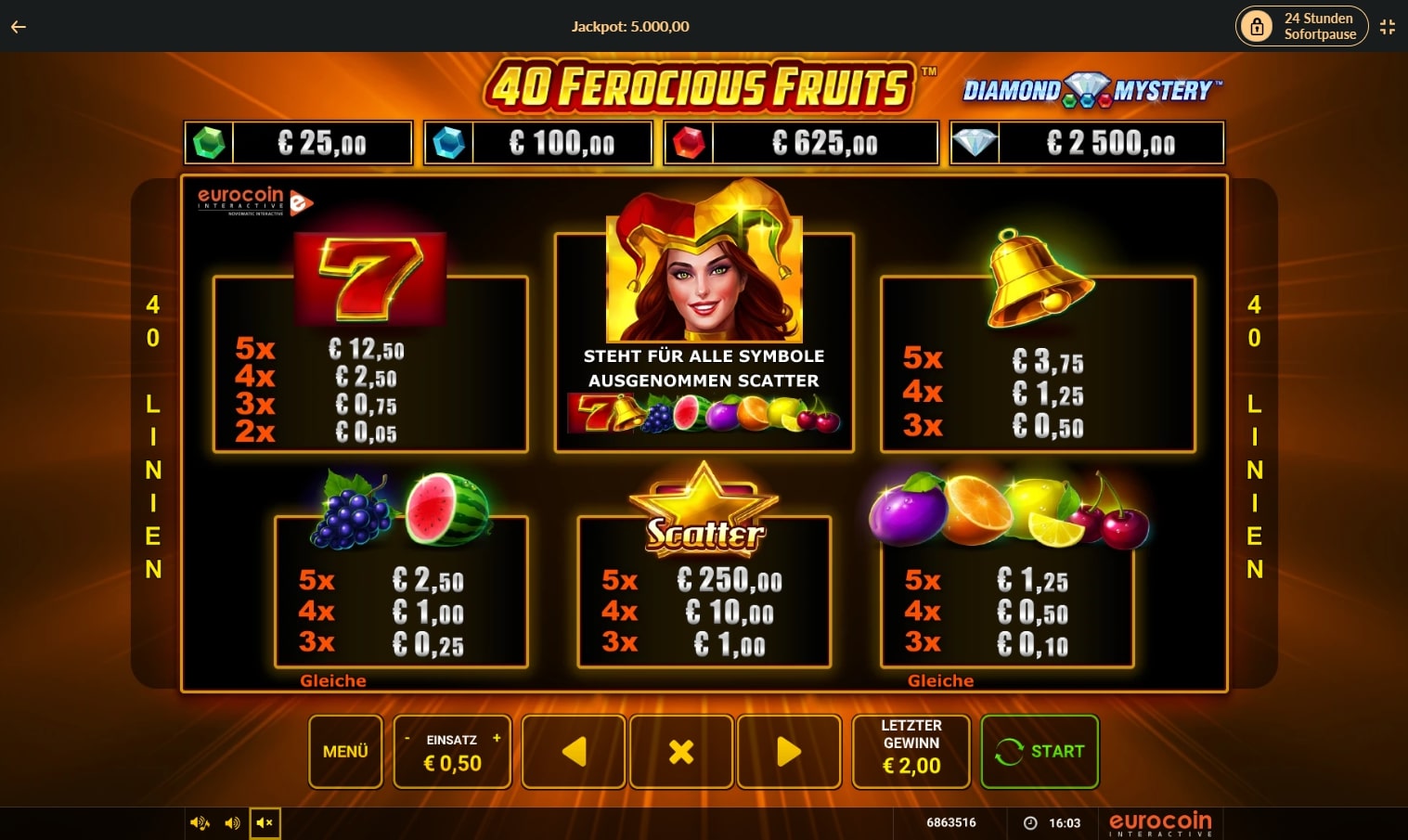Viewport: 1408px width, 840px height.
Task: Unmute by clicking the highlighted muted speaker icon
Action: pos(265,822)
